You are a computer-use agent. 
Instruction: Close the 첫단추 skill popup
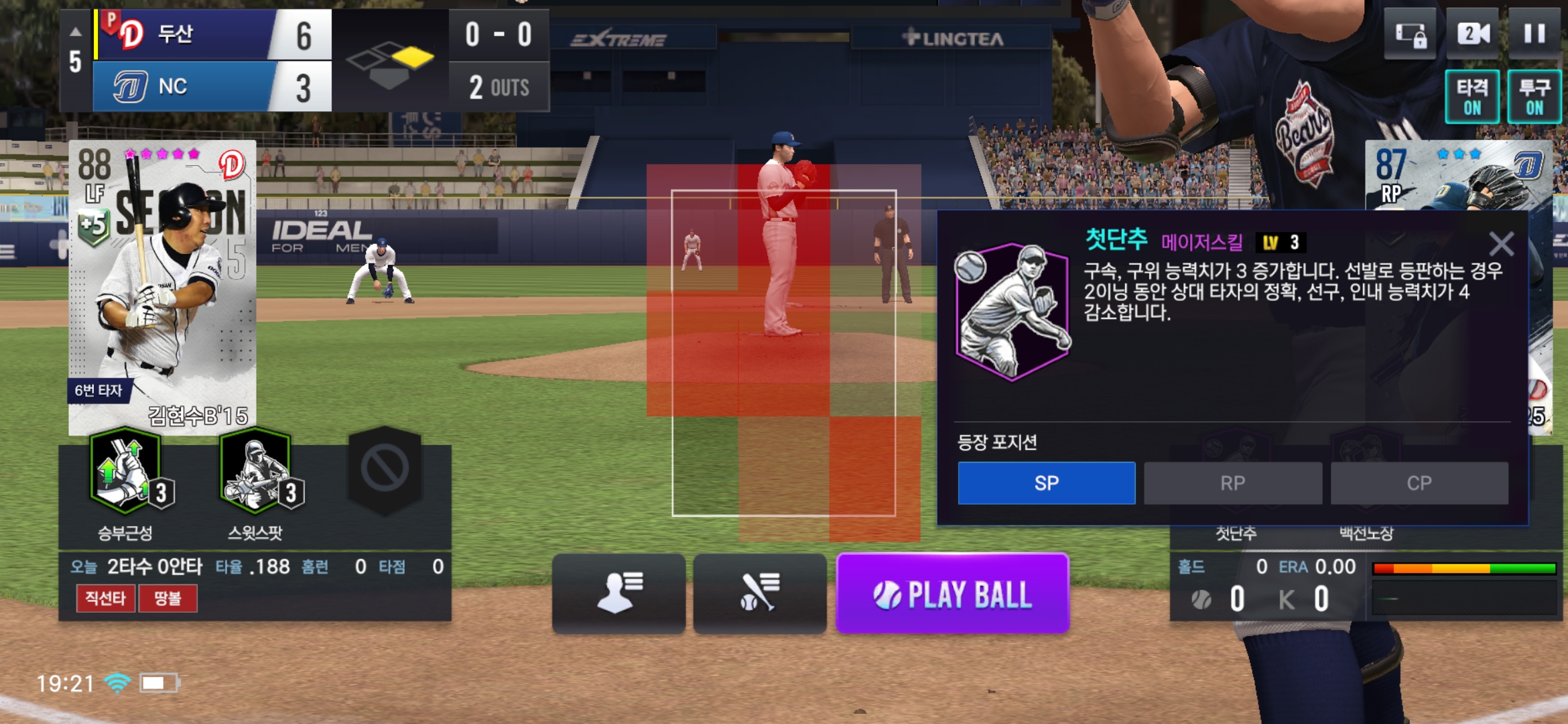click(x=1501, y=244)
